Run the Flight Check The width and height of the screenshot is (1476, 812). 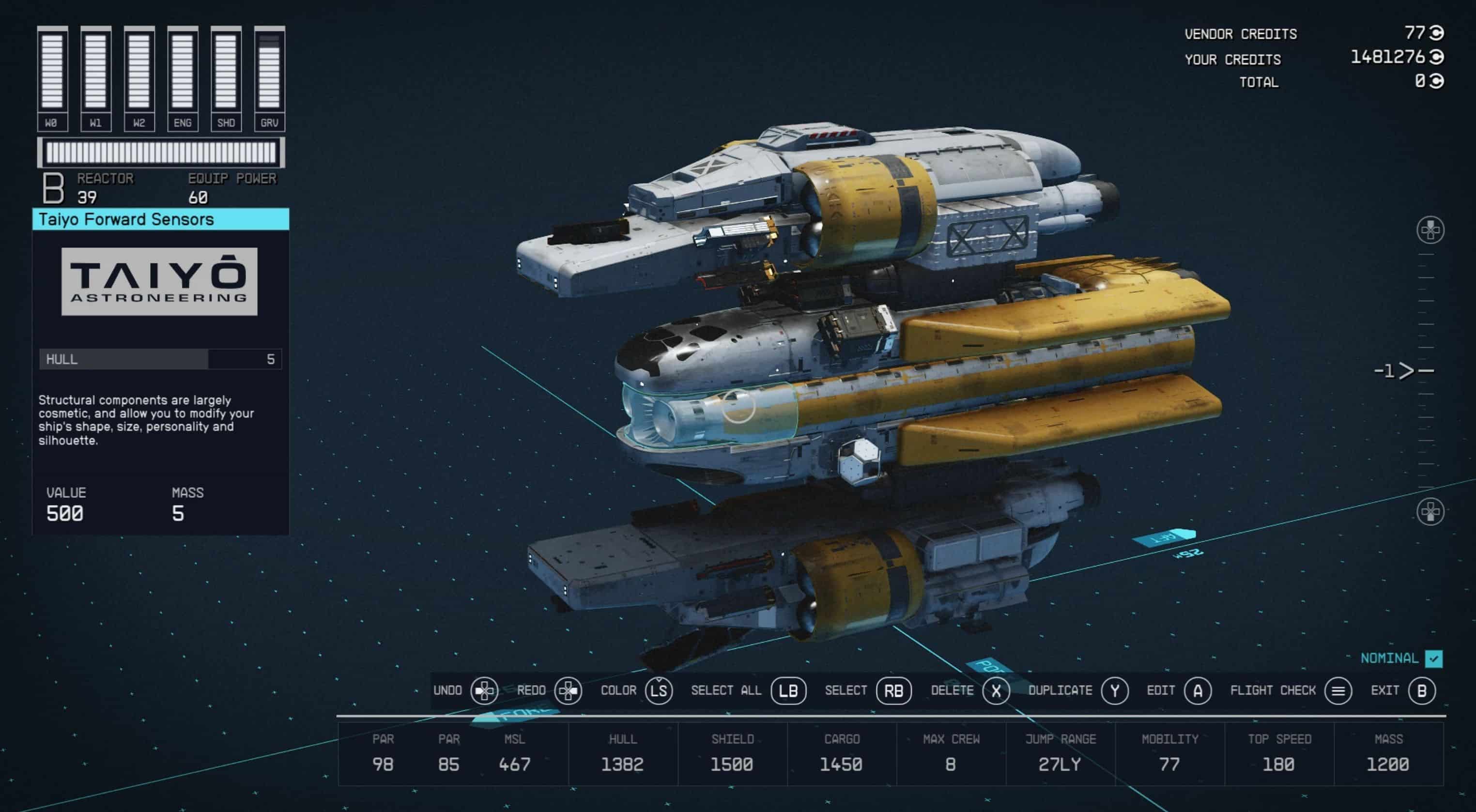click(1338, 690)
